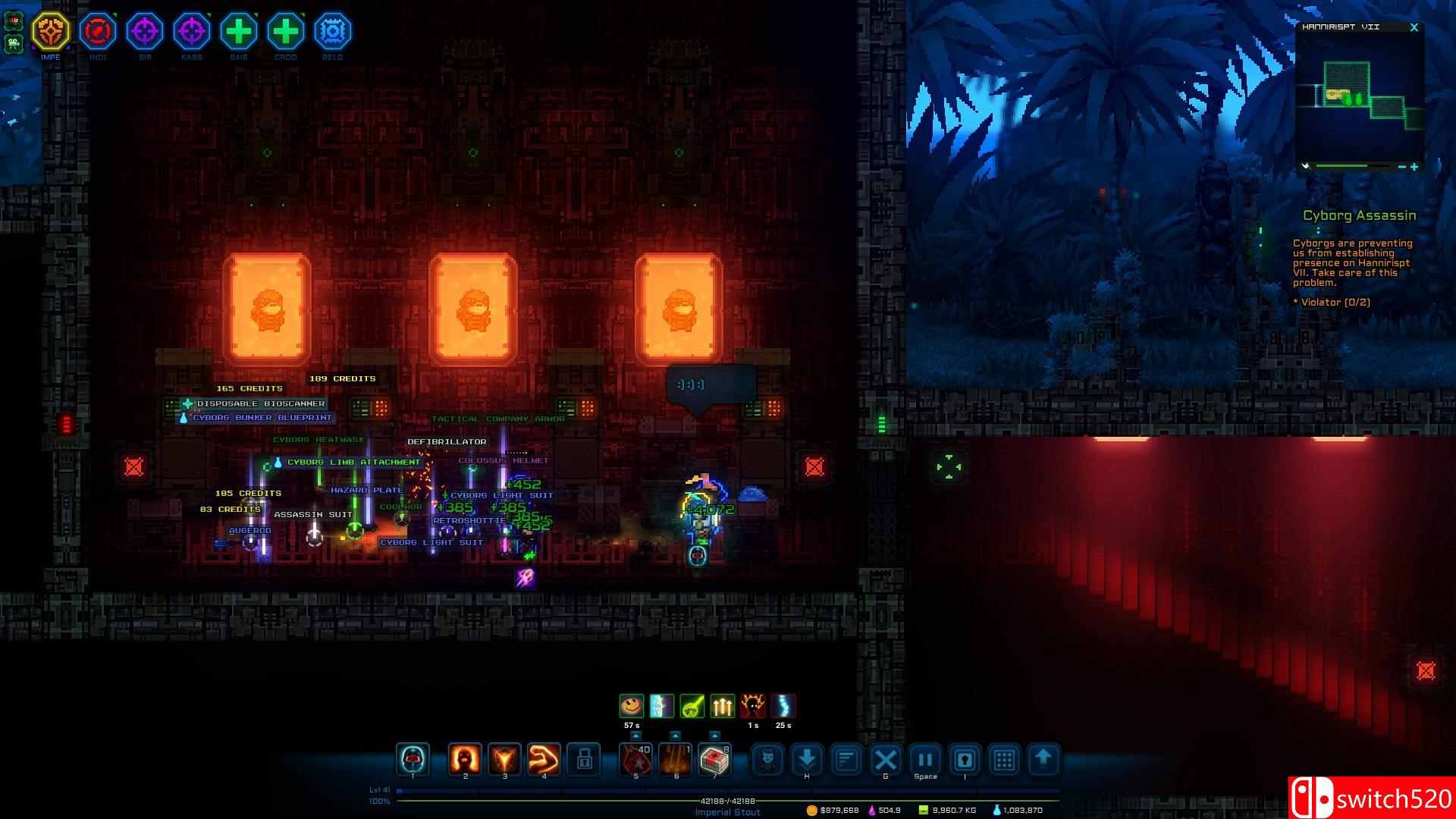The image size is (1456, 819).
Task: Open the Cyborg Assassin quest tracker
Action: [1359, 215]
